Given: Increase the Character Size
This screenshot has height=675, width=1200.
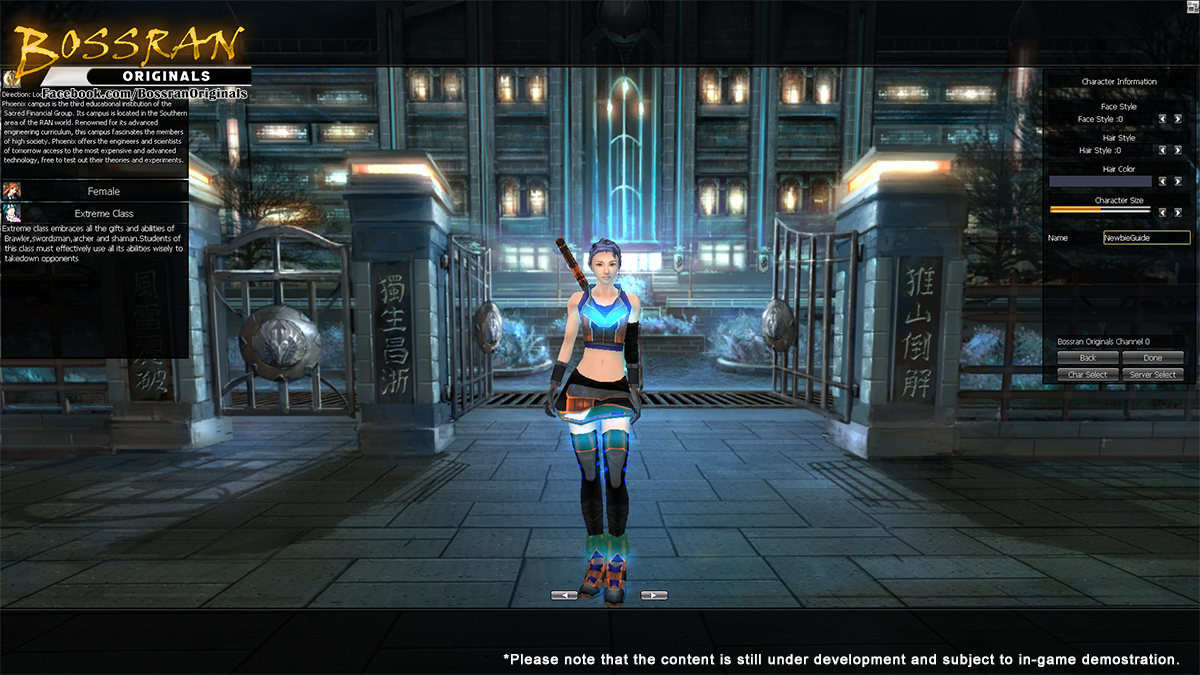Looking at the screenshot, I should pyautogui.click(x=1178, y=212).
